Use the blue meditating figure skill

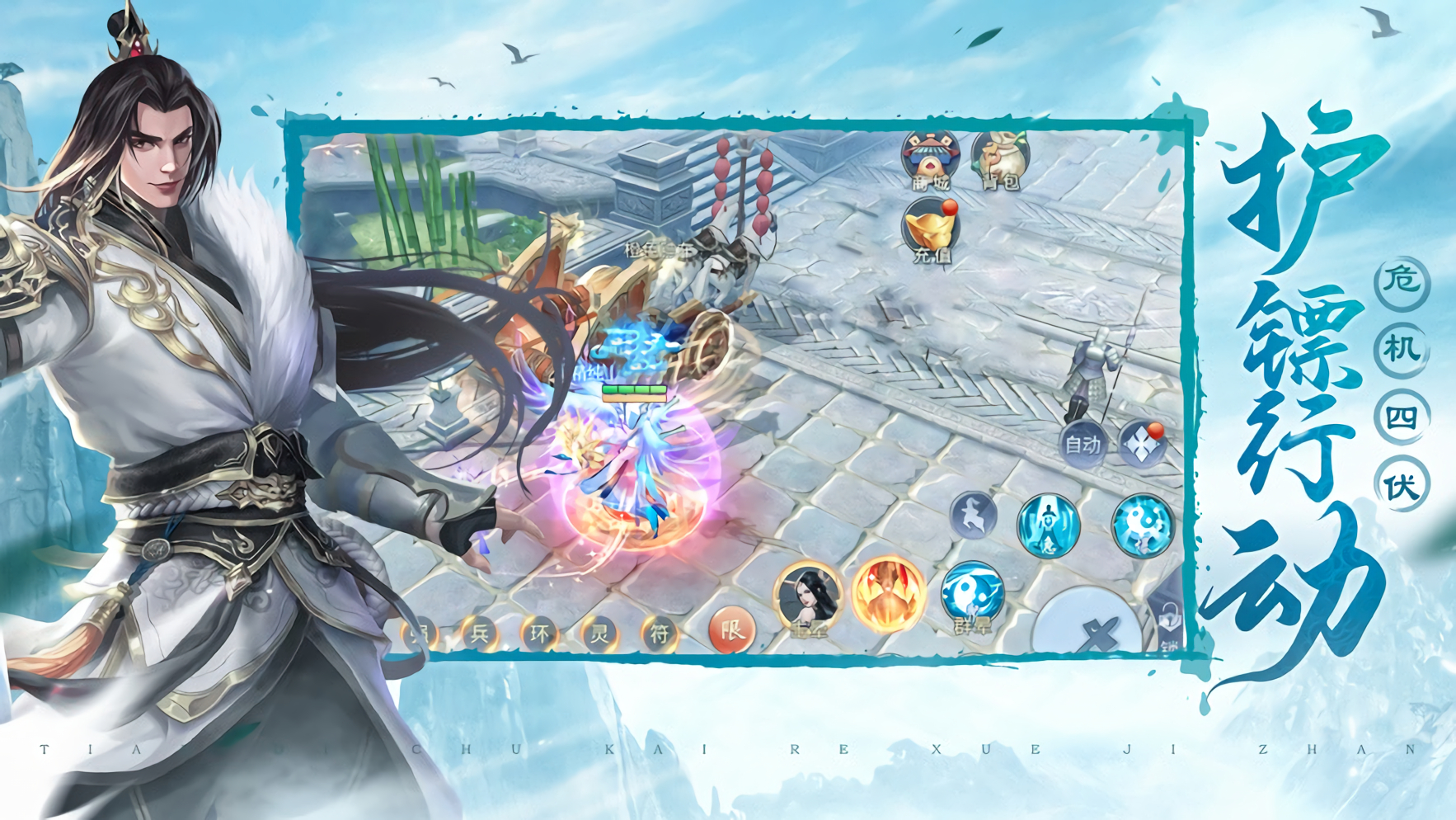point(1048,525)
